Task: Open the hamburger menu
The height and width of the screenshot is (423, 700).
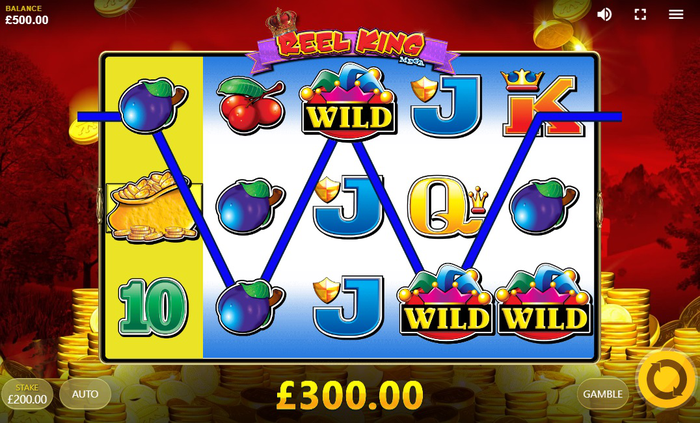Action: click(x=677, y=14)
